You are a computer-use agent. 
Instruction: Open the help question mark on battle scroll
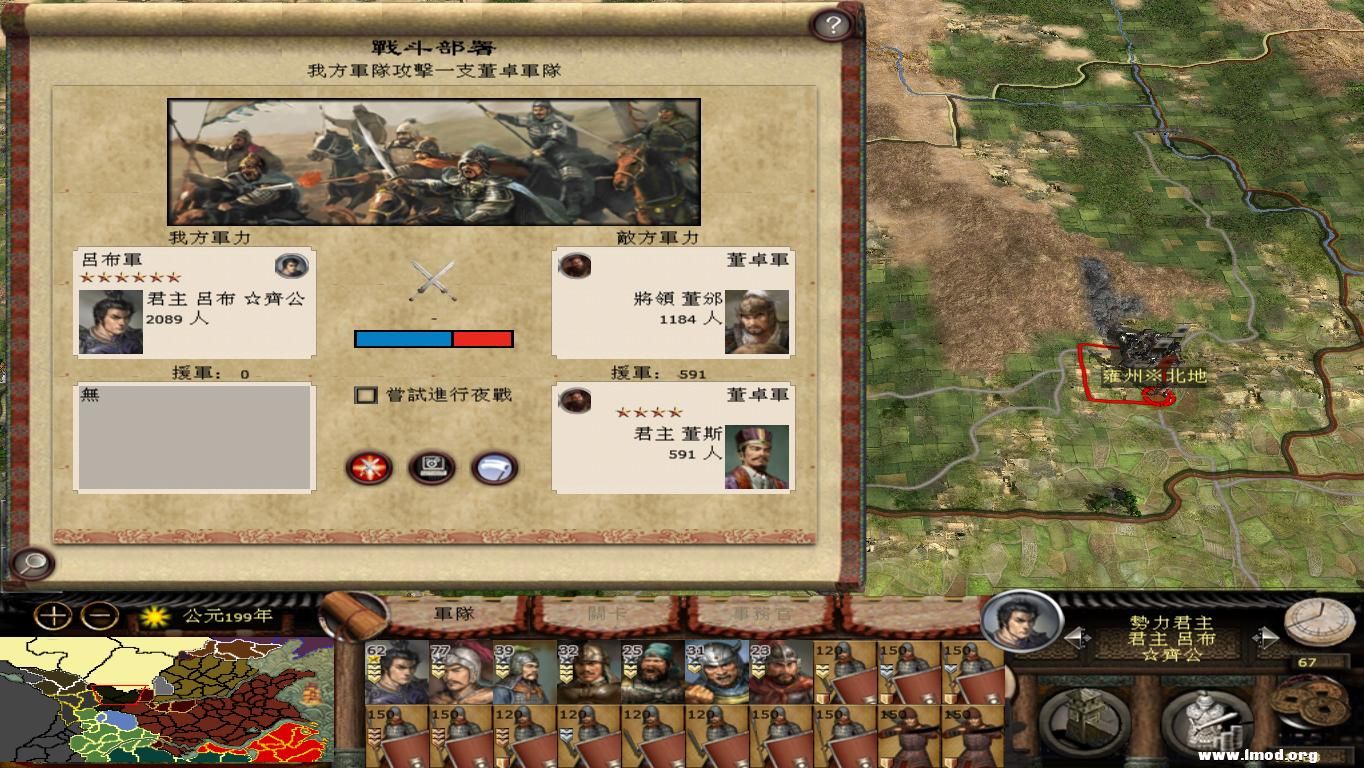832,25
